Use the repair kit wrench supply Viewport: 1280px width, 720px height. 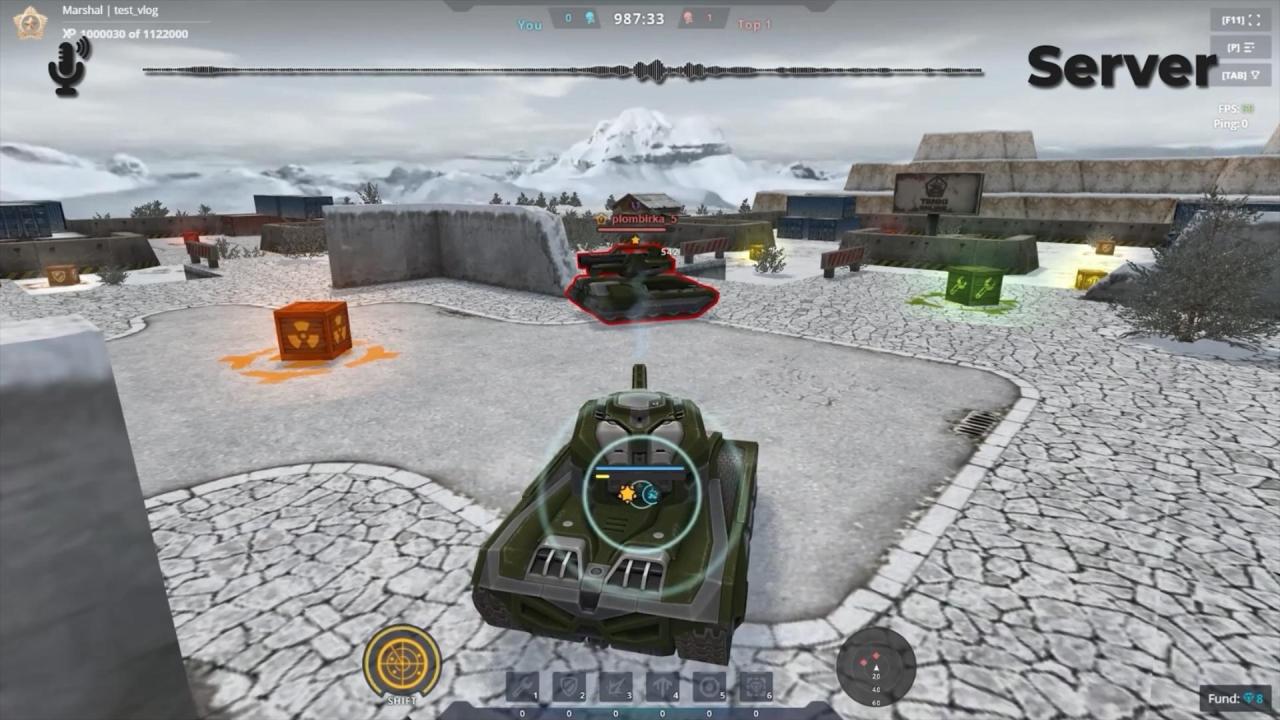tap(522, 687)
